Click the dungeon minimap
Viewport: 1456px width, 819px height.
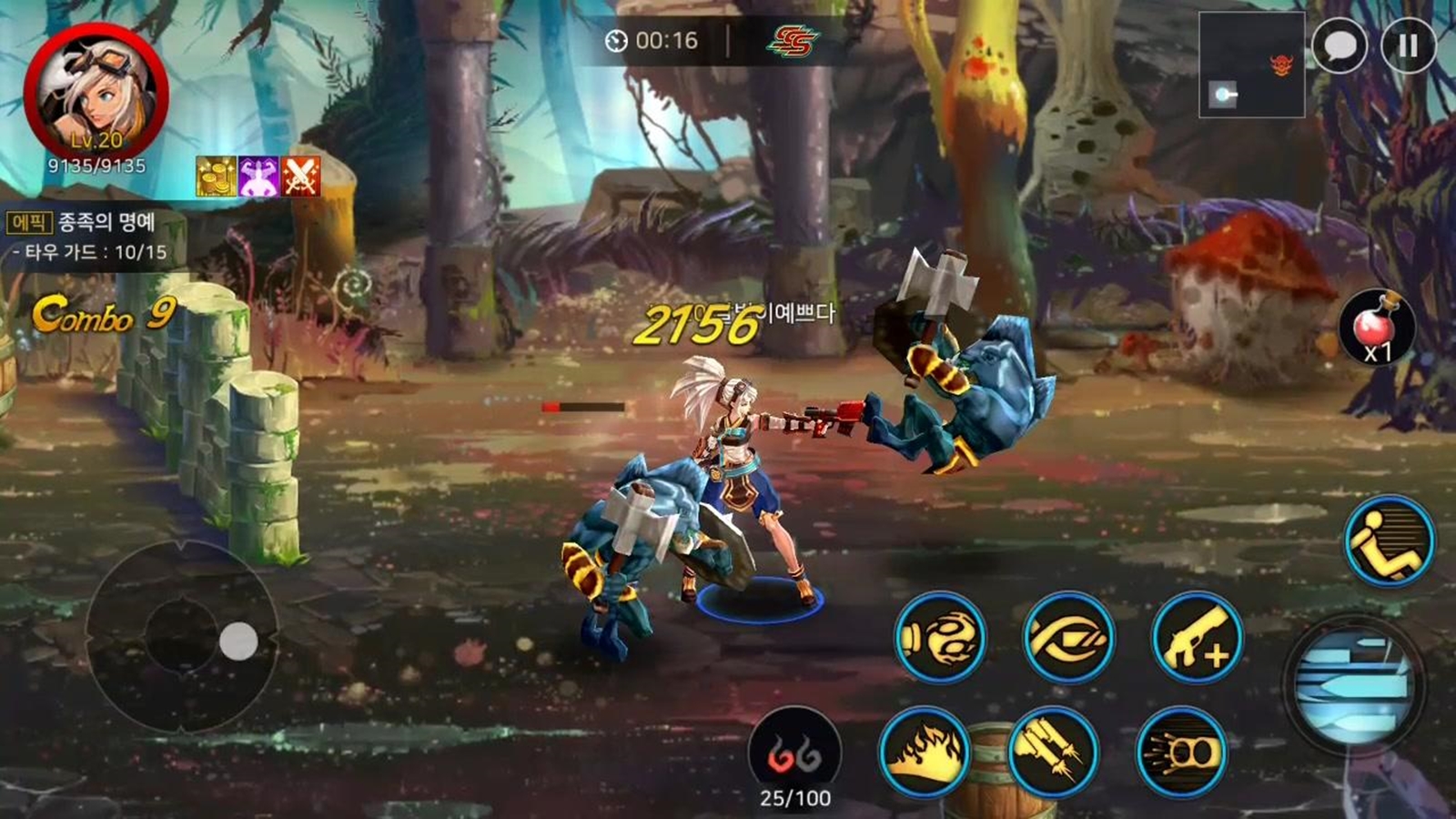click(x=1251, y=65)
